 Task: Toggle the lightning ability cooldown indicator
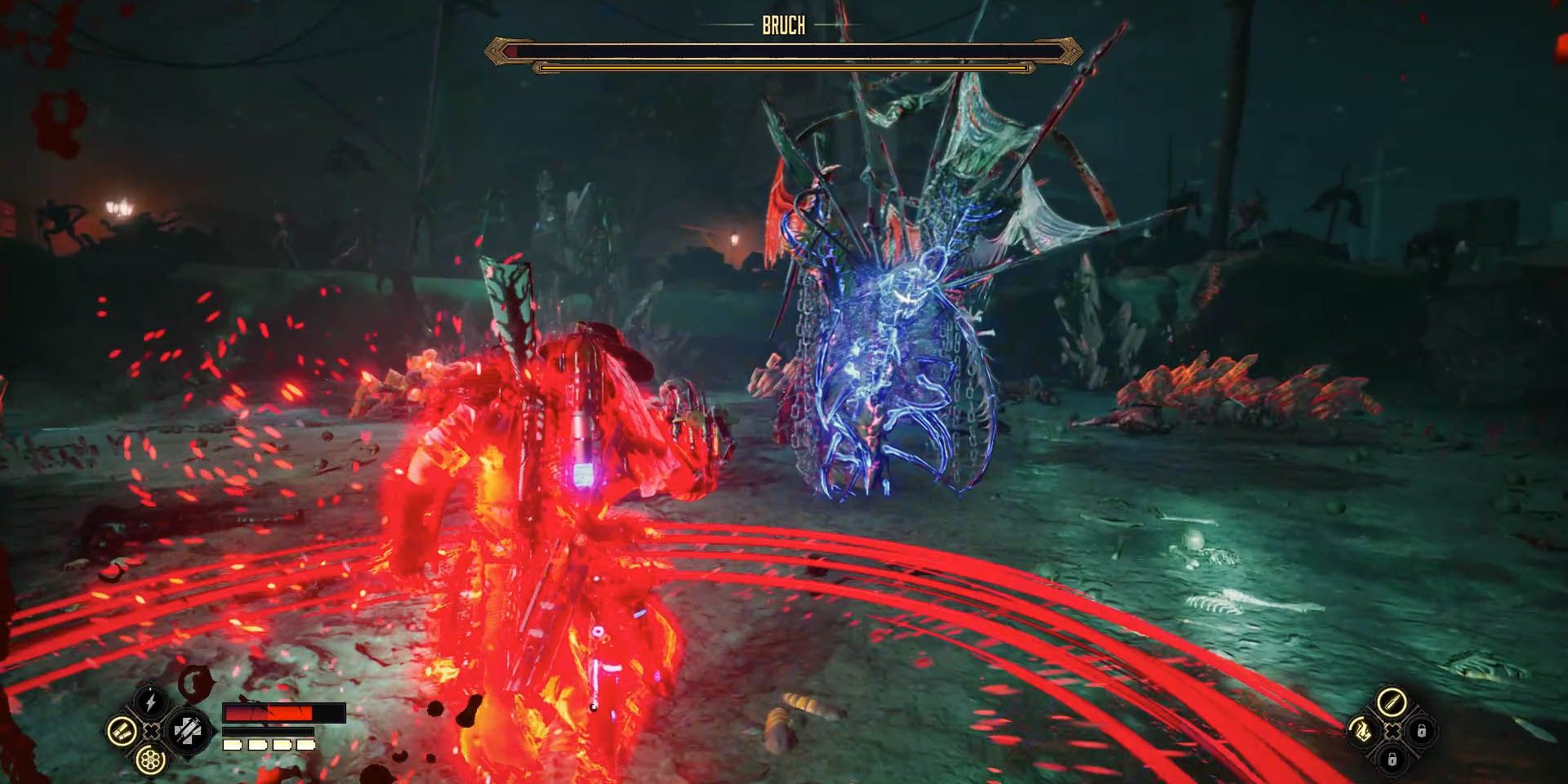pyautogui.click(x=149, y=688)
